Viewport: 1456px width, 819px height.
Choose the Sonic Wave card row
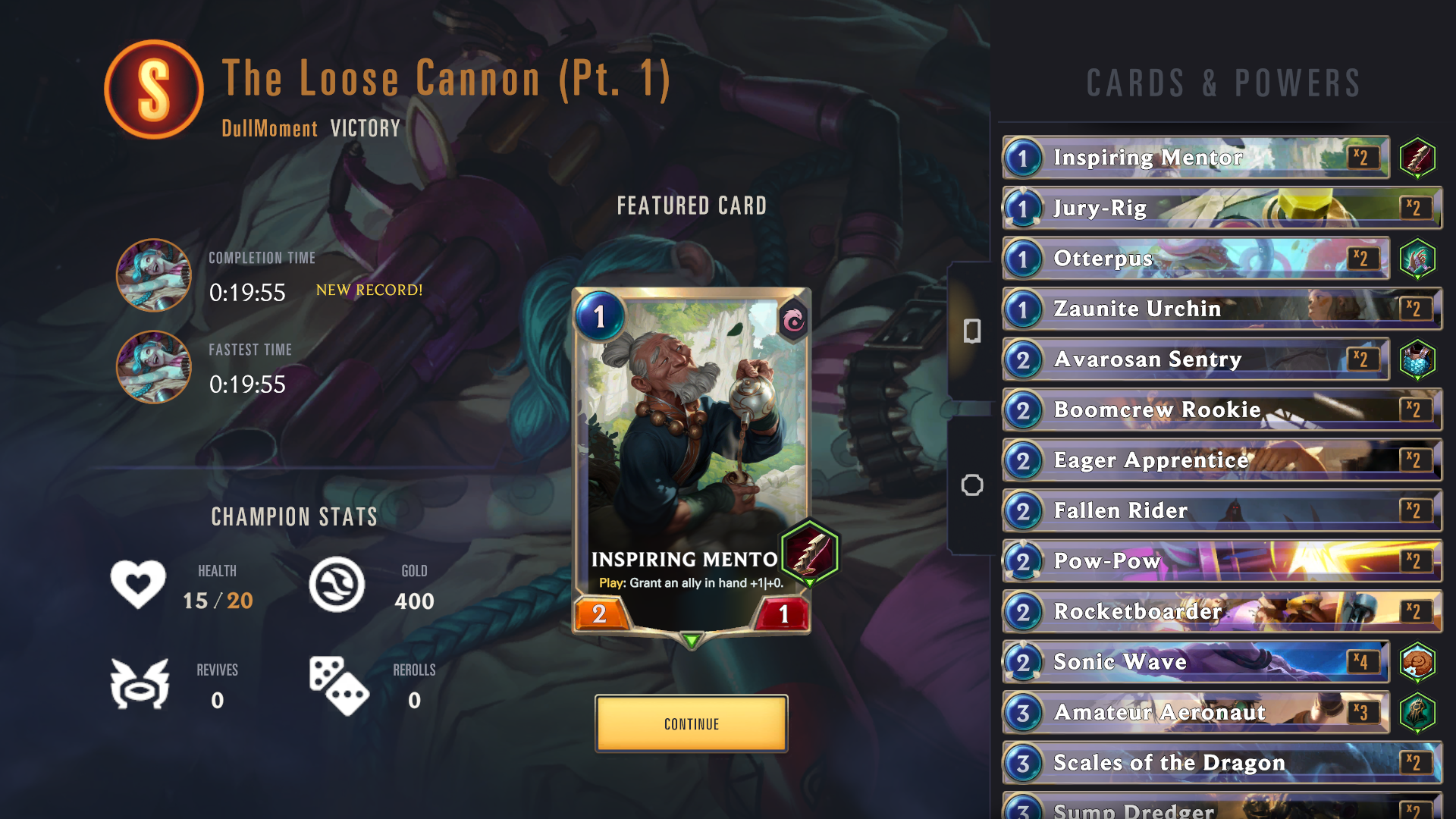[x=1195, y=662]
